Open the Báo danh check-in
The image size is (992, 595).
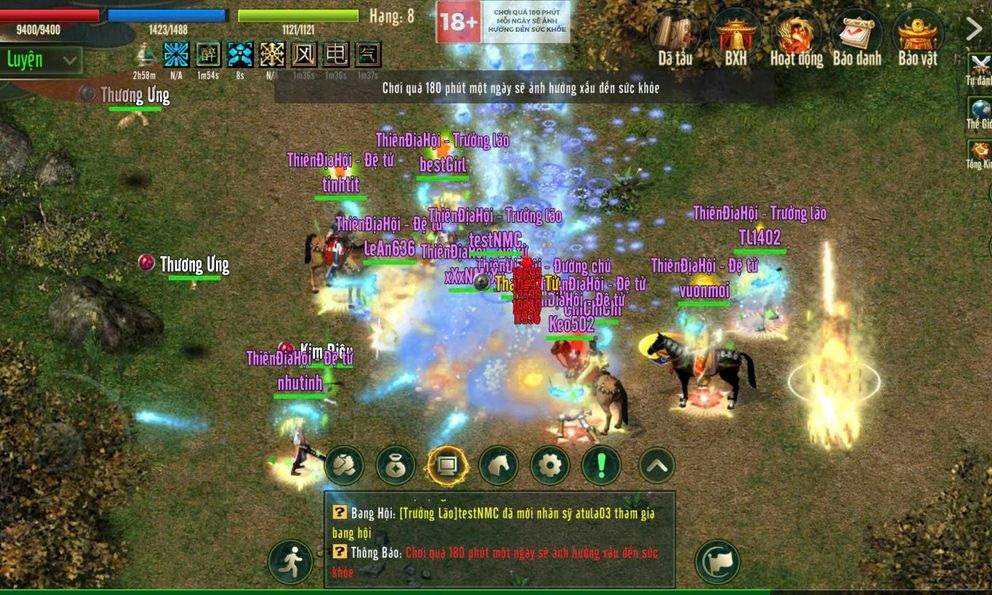pos(856,38)
